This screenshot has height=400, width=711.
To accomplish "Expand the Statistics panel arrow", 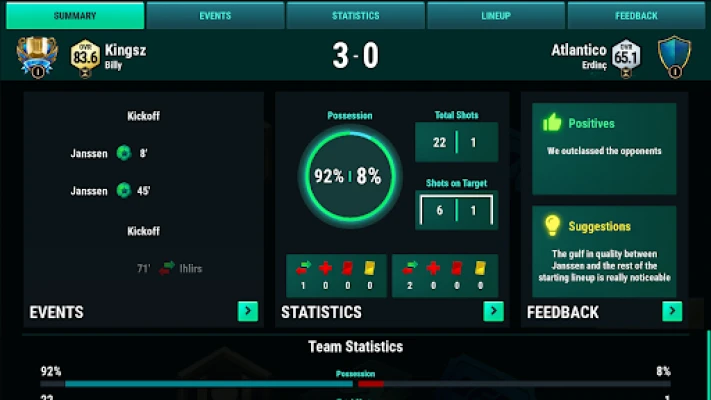I will (x=493, y=312).
